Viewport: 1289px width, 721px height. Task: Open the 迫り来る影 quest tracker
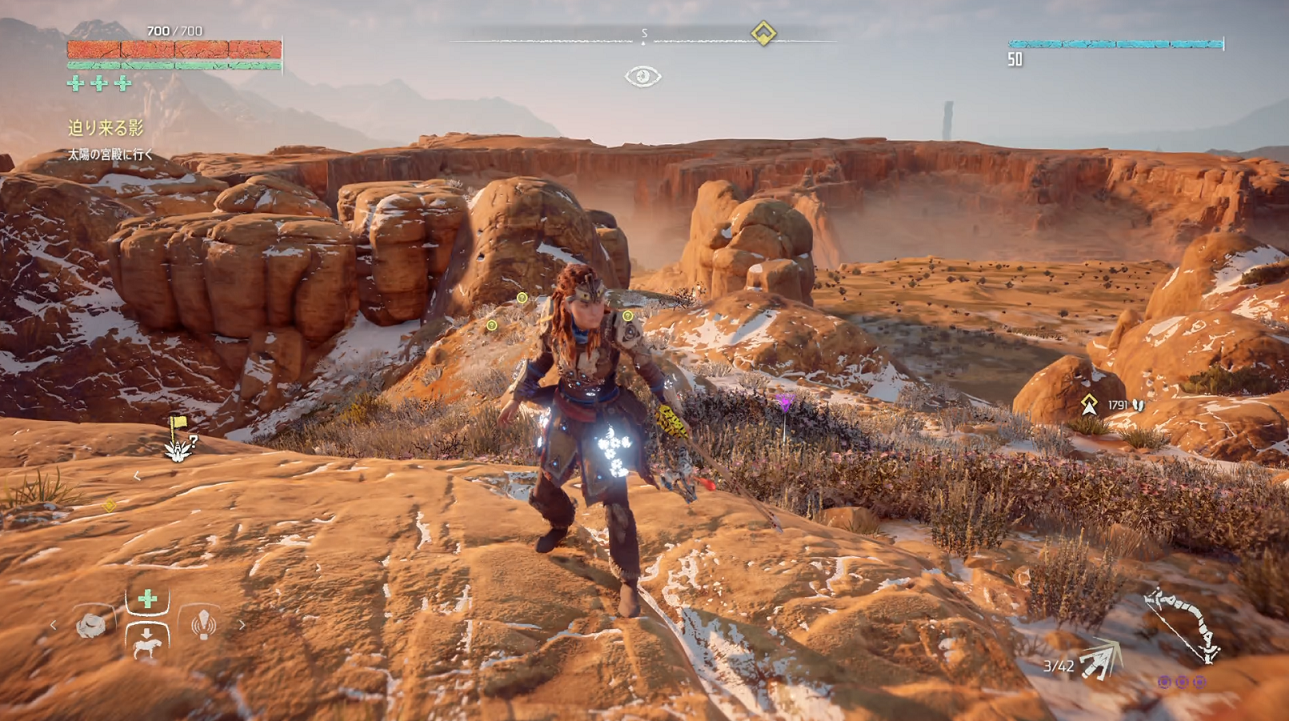106,128
